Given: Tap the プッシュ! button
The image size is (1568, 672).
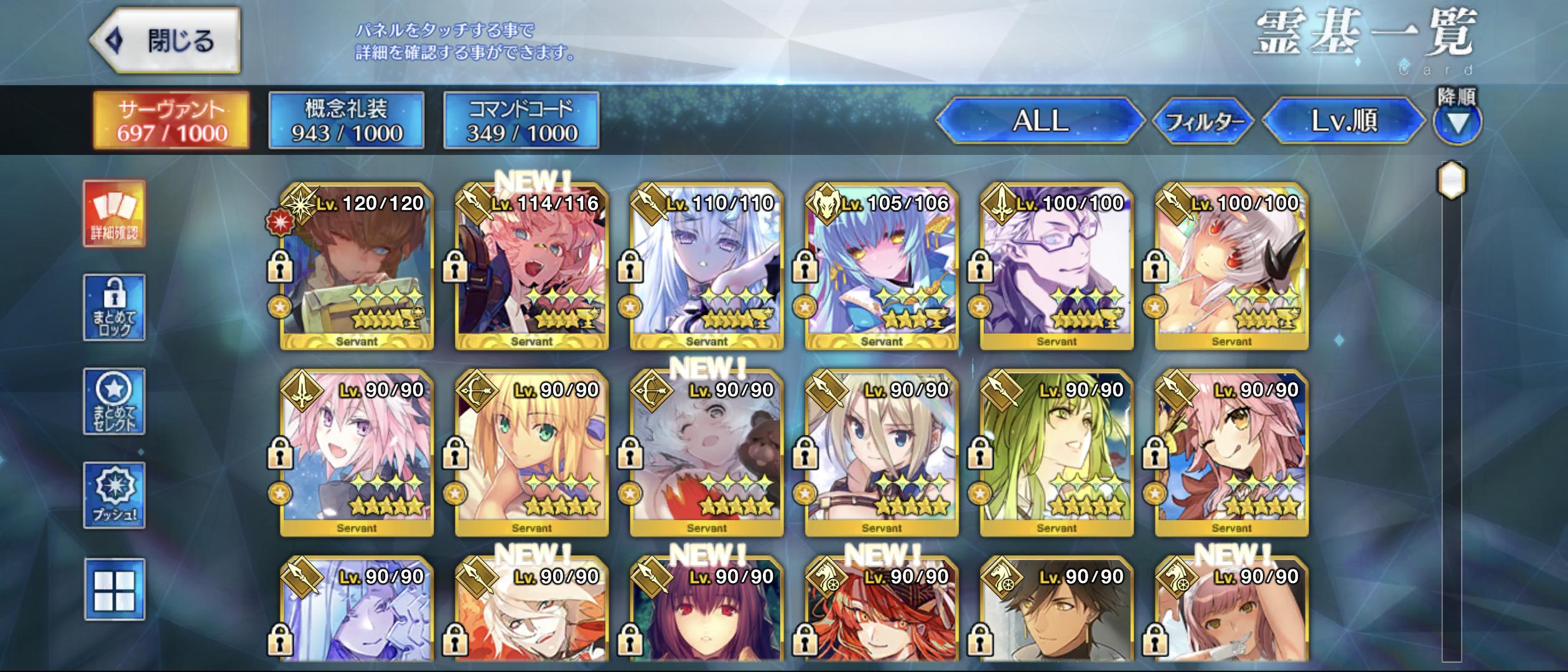Looking at the screenshot, I should 114,495.
